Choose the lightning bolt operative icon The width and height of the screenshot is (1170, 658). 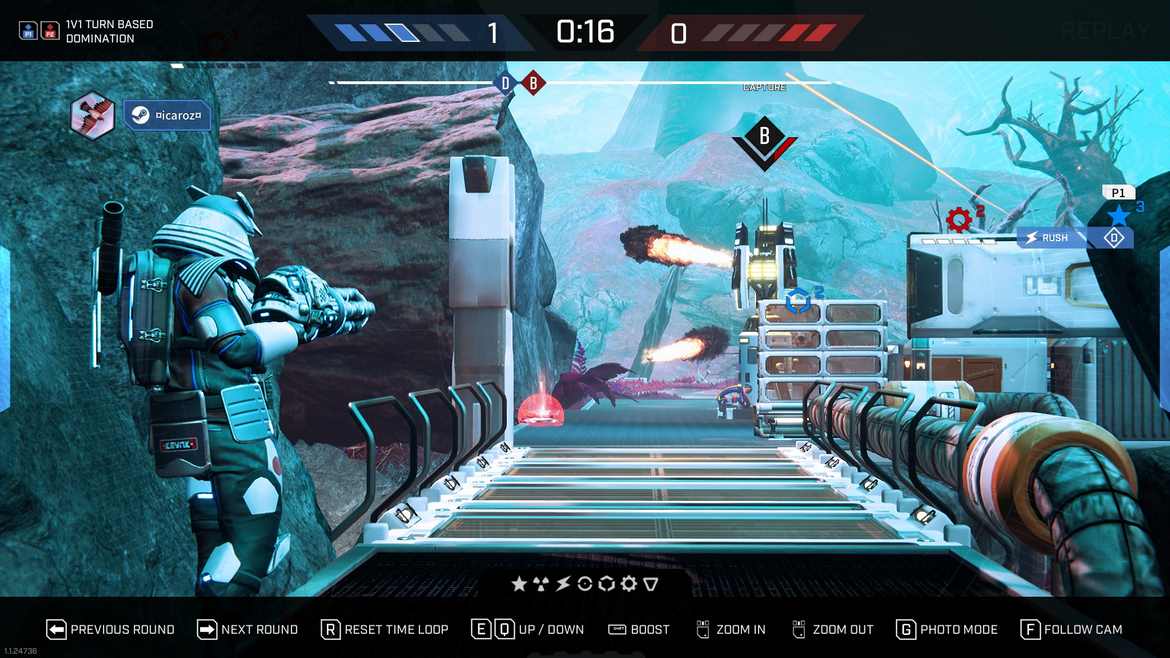[563, 584]
